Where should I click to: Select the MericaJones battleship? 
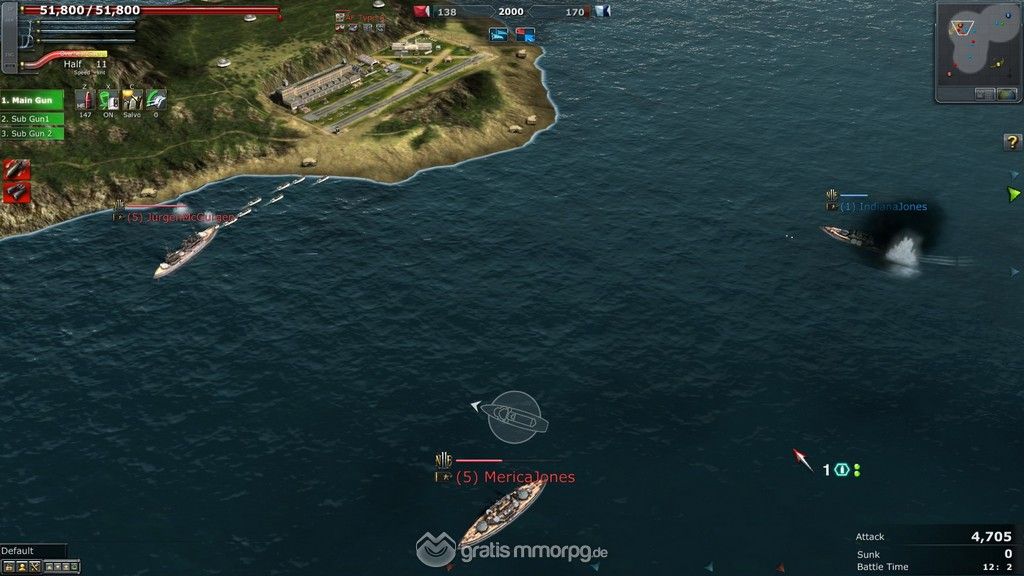(501, 512)
